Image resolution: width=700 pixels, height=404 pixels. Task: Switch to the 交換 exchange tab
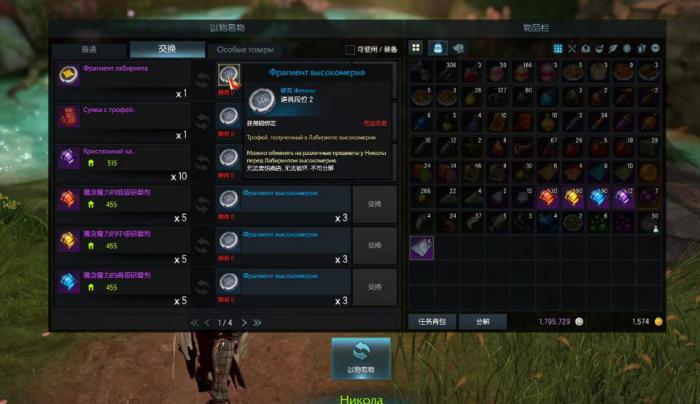point(167,50)
